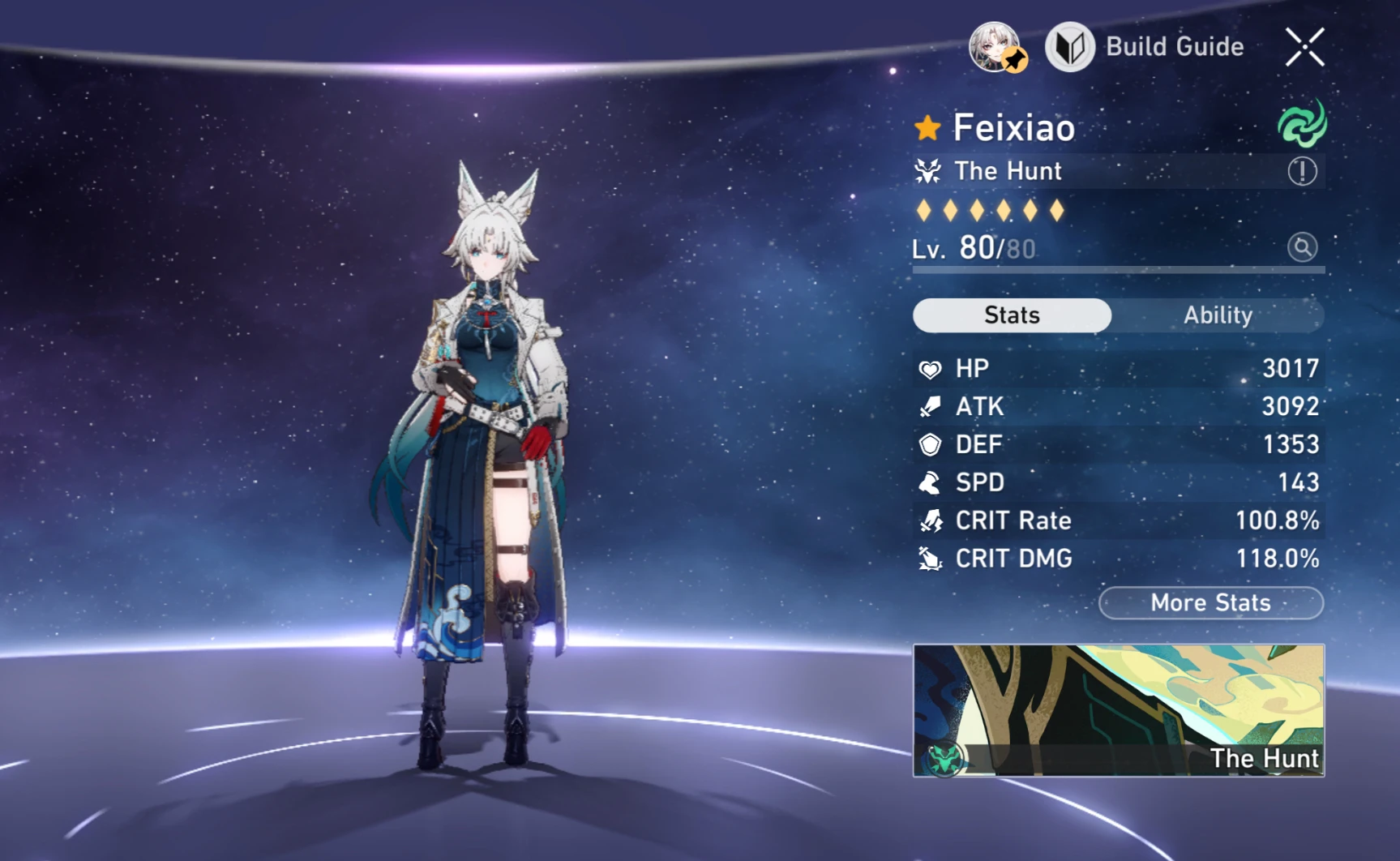This screenshot has width=1400, height=861.
Task: Click the More Stats button
Action: [1209, 602]
